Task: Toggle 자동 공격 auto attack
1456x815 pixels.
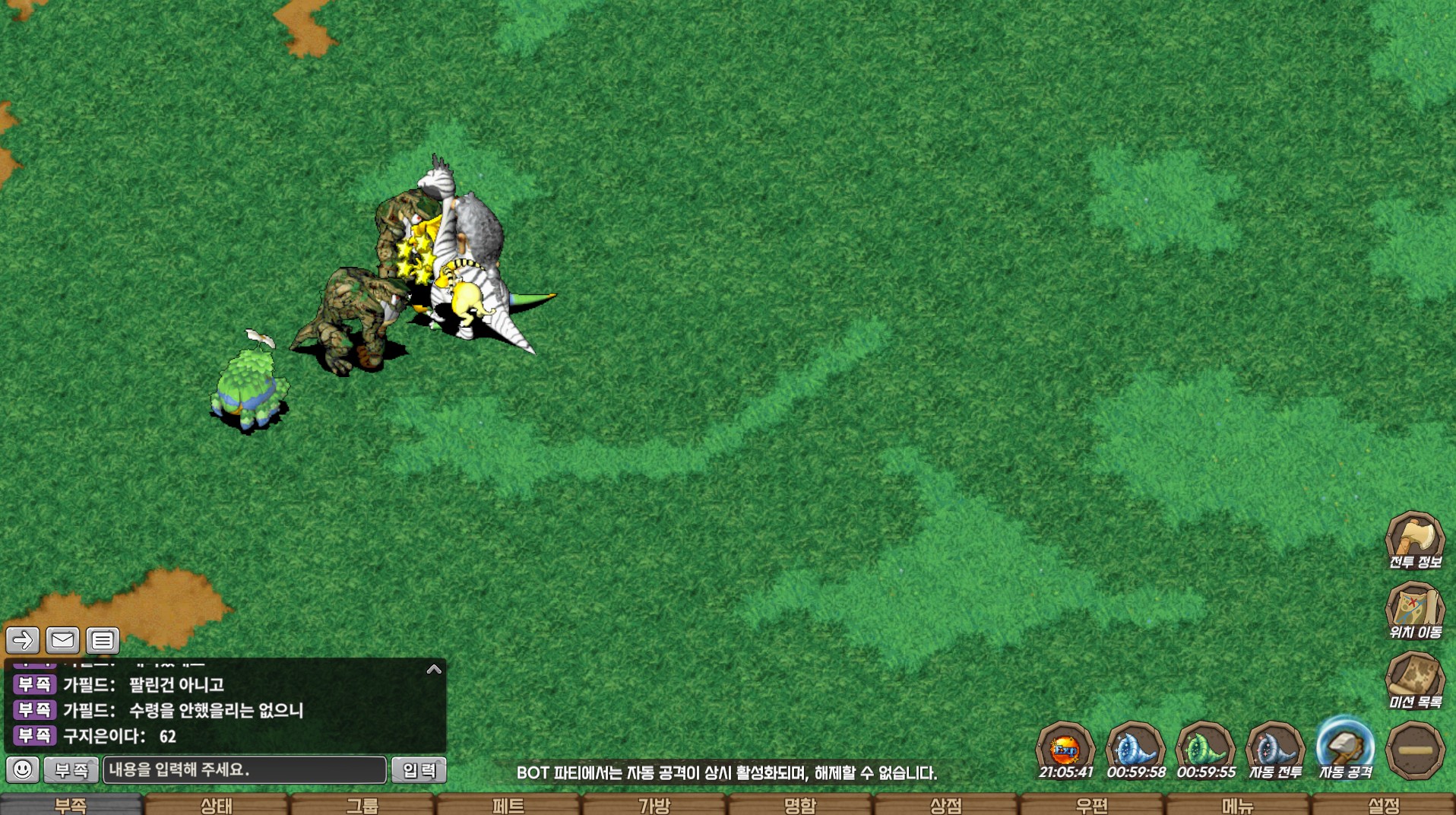Action: [x=1345, y=750]
